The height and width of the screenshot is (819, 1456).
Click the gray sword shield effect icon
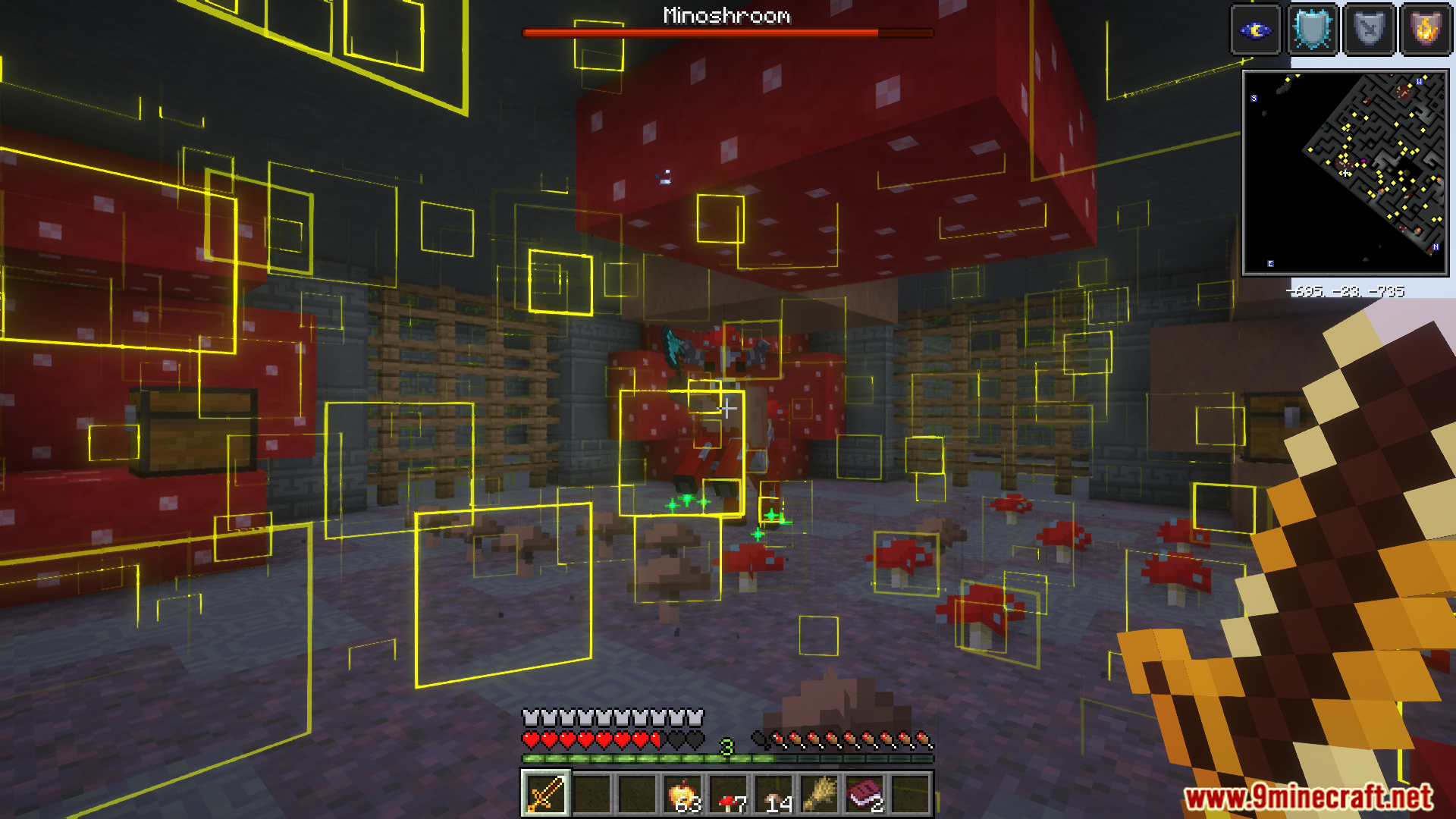1369,30
